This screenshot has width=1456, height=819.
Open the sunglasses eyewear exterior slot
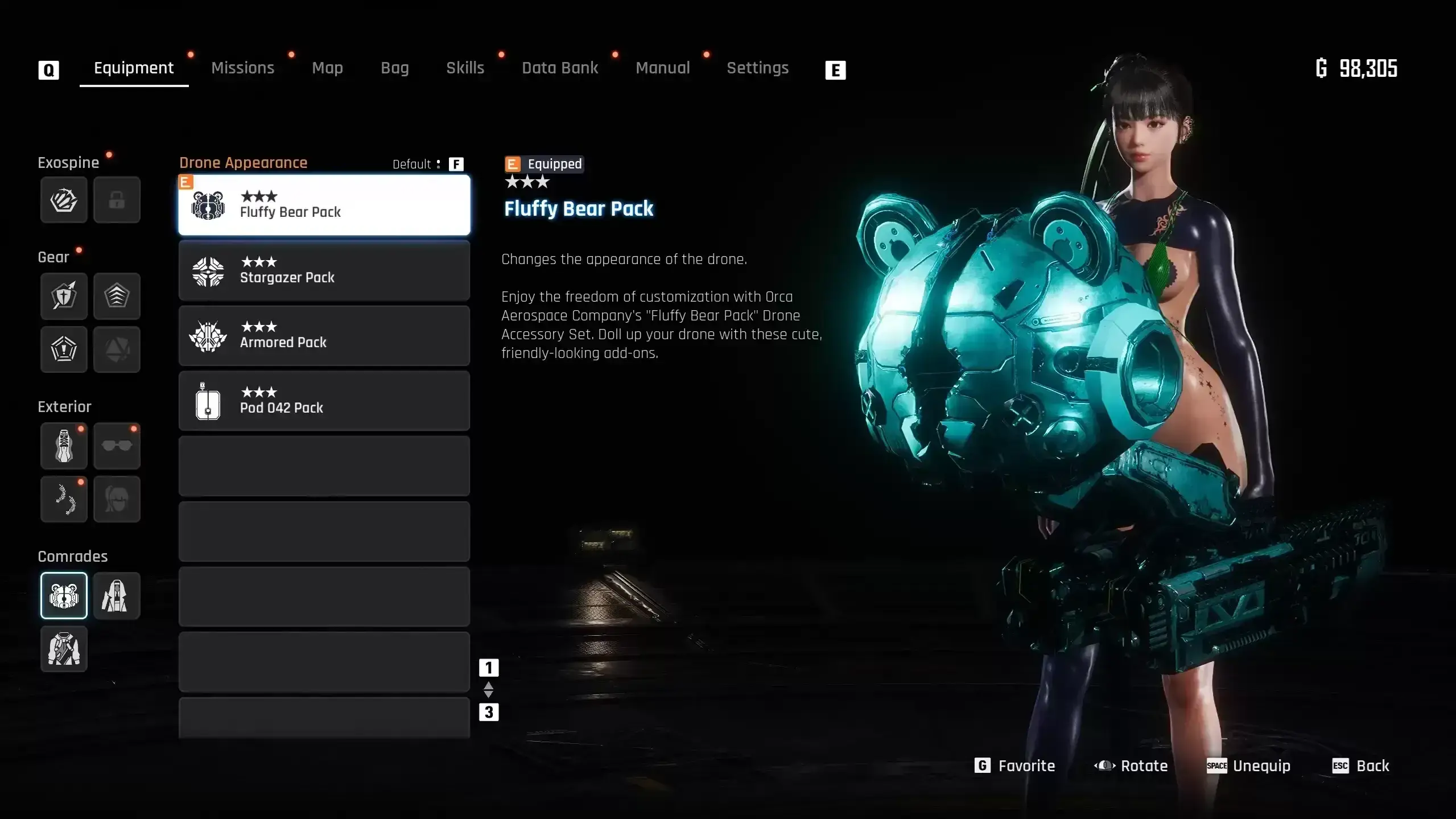coord(117,446)
